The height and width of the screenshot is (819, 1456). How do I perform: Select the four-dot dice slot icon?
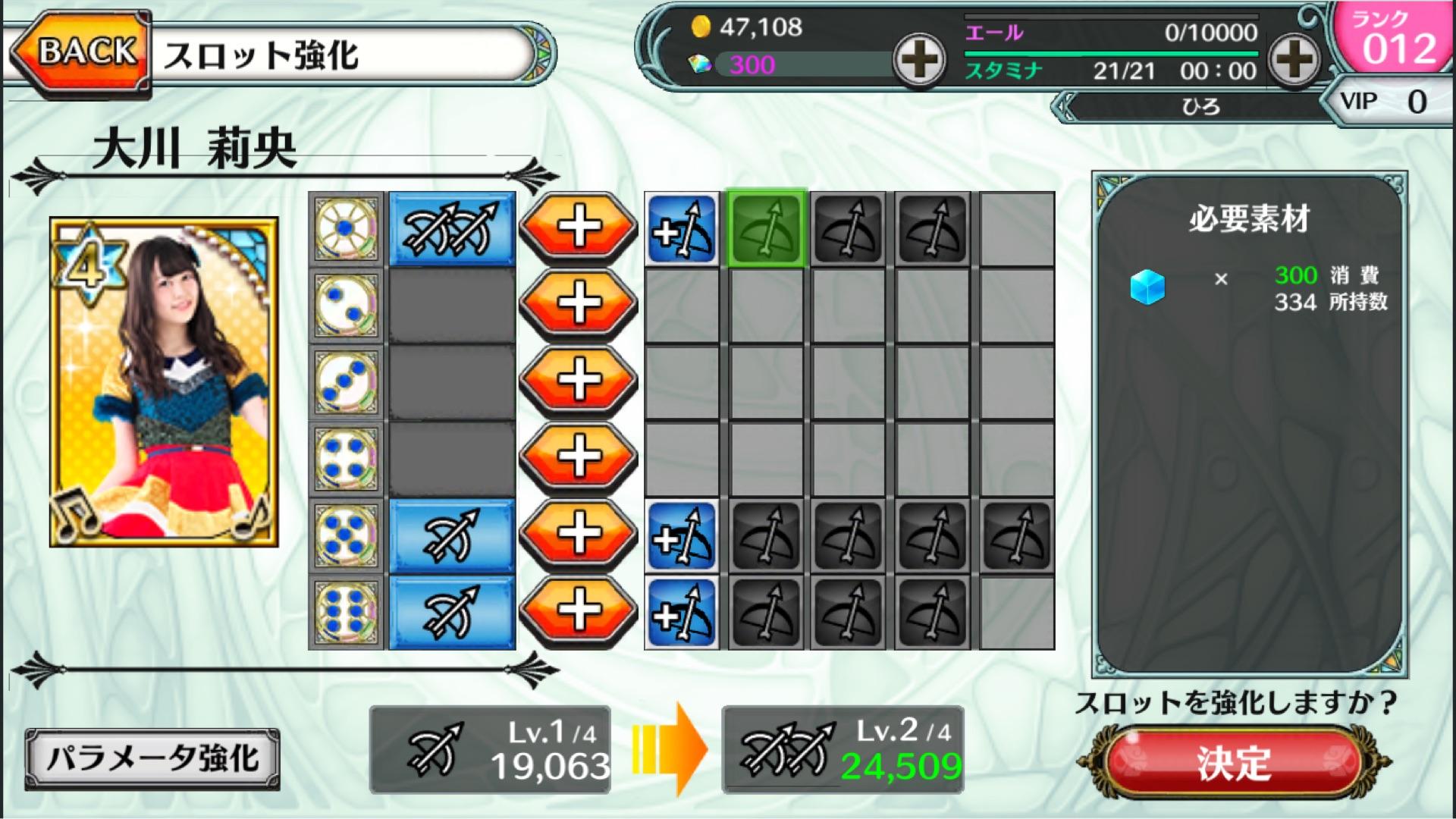tap(347, 458)
